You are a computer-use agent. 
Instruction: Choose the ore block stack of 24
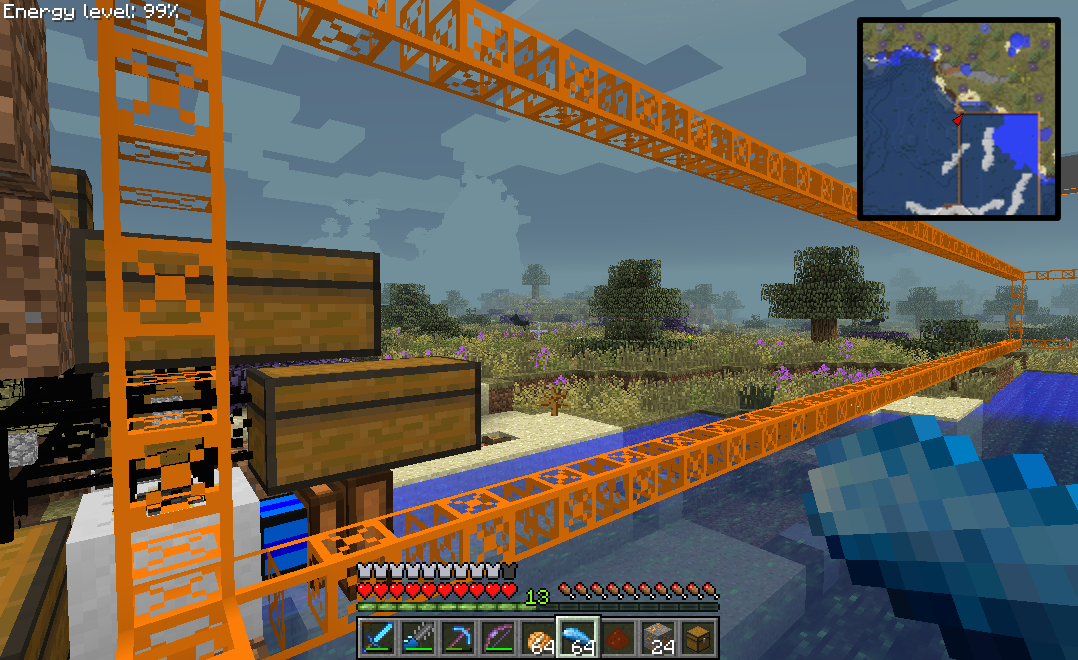click(659, 637)
